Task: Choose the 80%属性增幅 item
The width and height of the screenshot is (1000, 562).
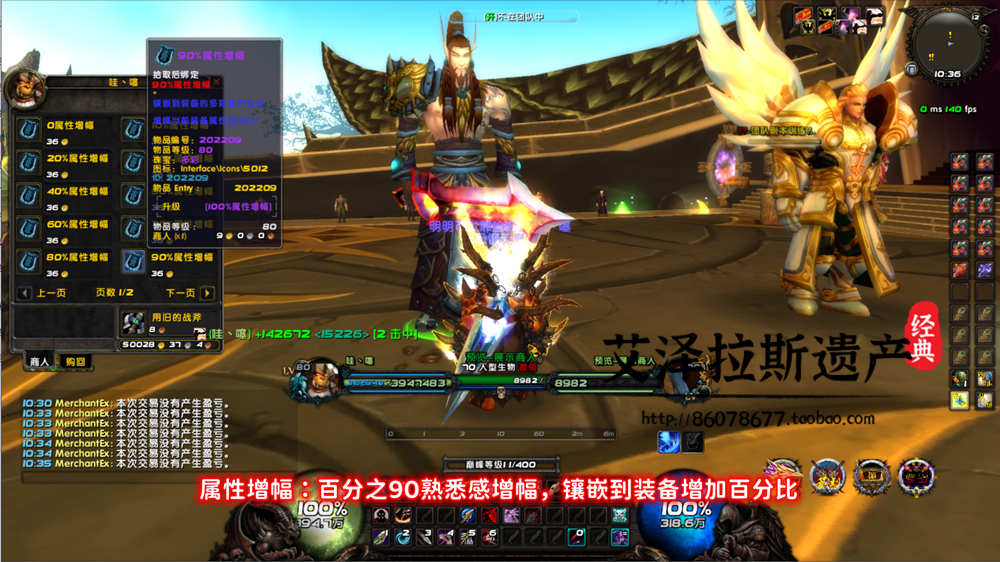Action: click(30, 263)
